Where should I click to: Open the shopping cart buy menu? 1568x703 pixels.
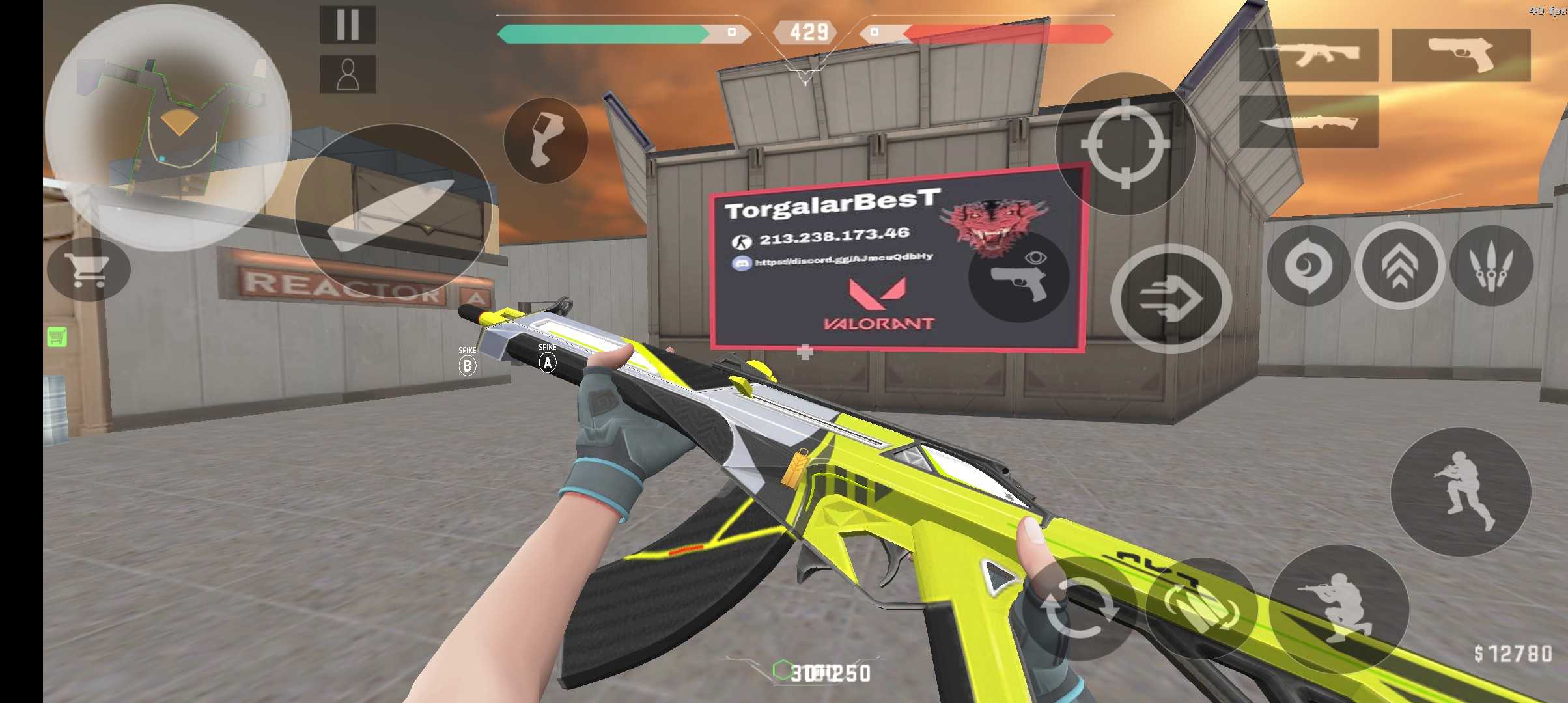coord(89,269)
